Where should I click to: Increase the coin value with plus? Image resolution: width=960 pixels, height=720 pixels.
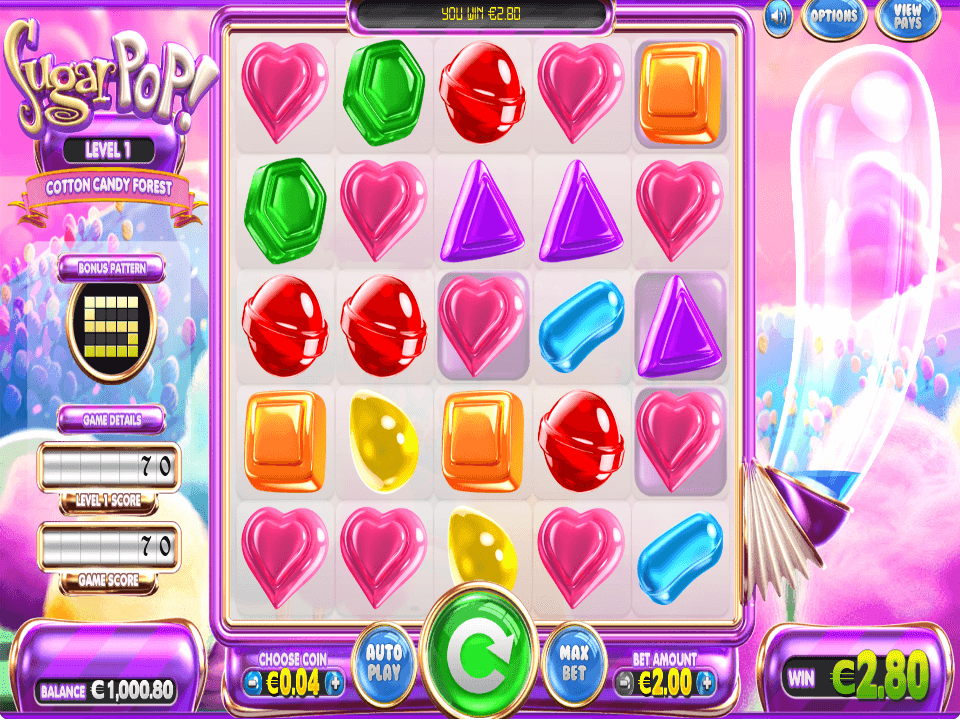[x=335, y=683]
